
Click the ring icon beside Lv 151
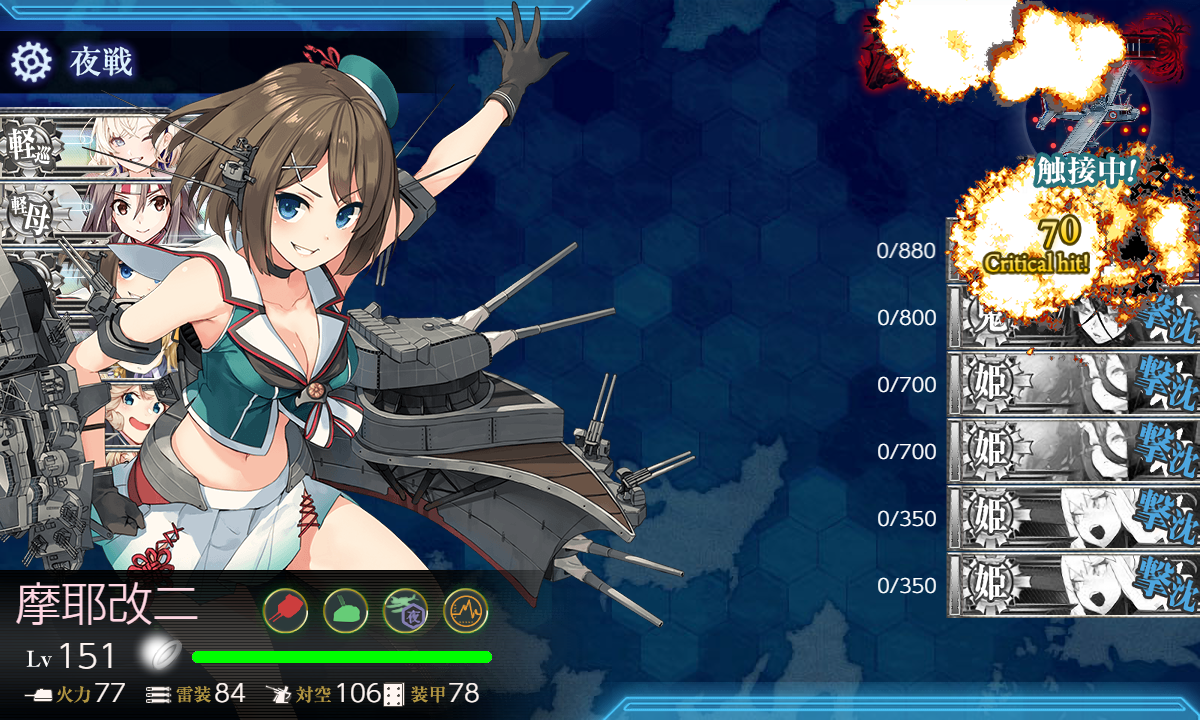(x=158, y=655)
